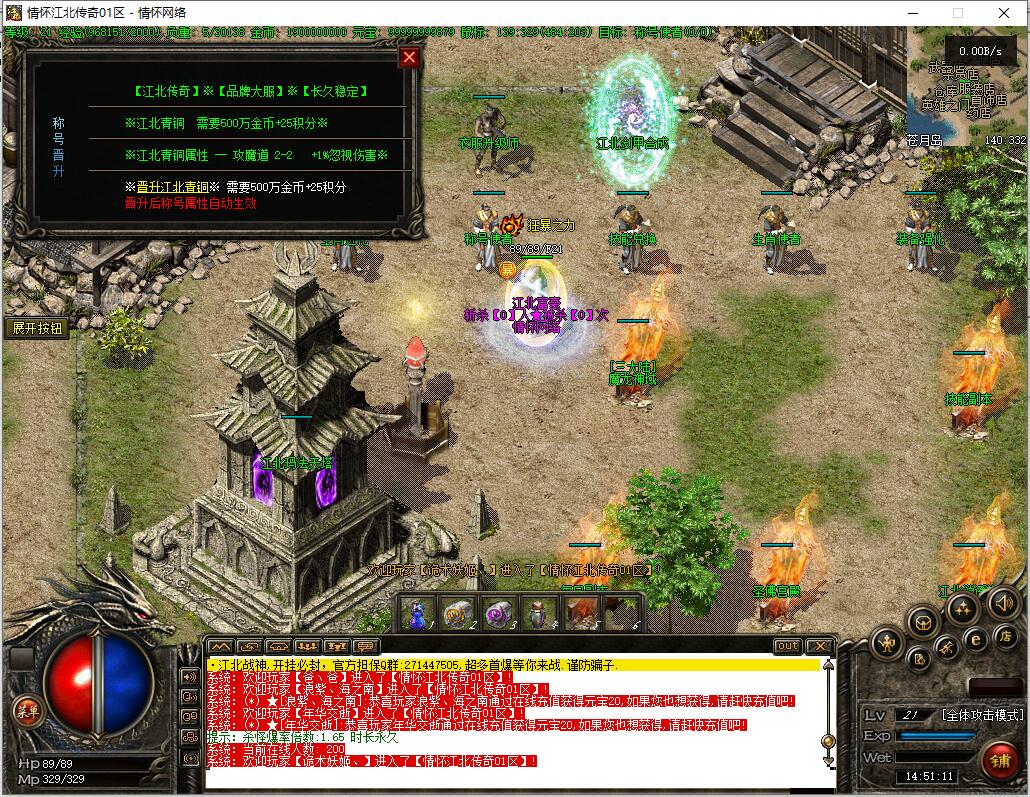The width and height of the screenshot is (1030, 797).
Task: Click the 晋升江北青铜 promotion link
Action: coord(172,187)
